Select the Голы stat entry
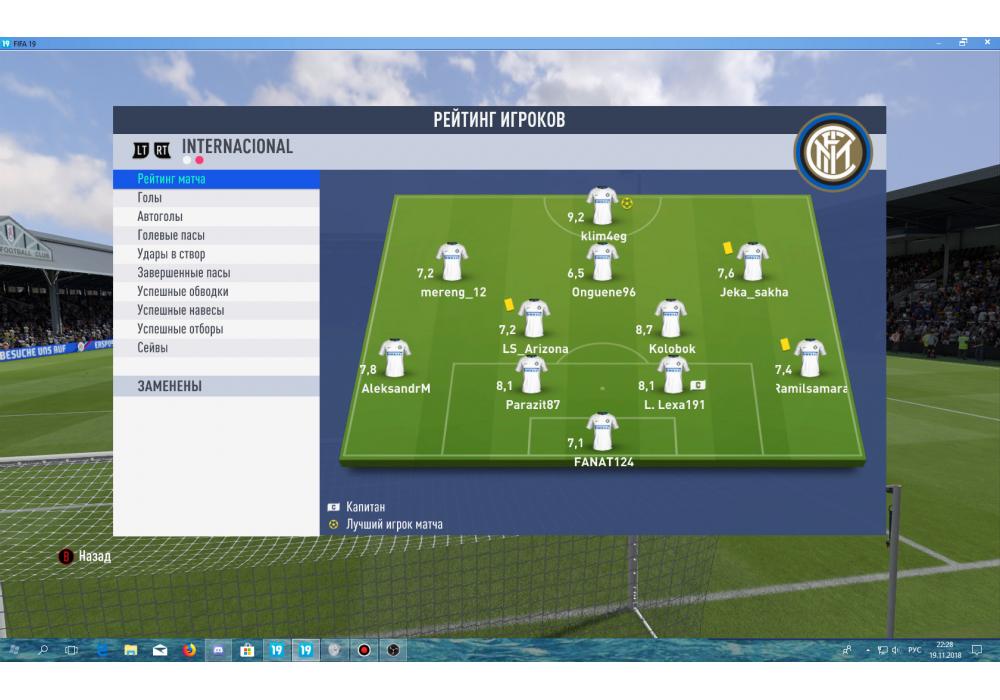 coord(150,198)
